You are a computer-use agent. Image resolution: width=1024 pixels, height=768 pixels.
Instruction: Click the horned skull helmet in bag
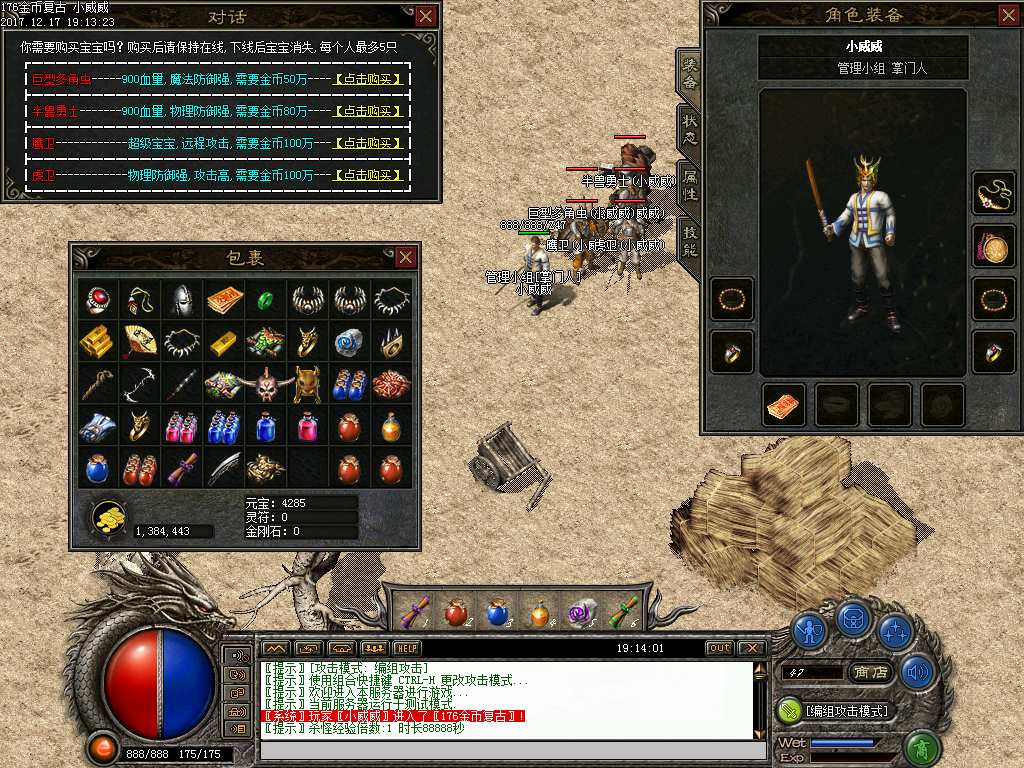click(266, 383)
